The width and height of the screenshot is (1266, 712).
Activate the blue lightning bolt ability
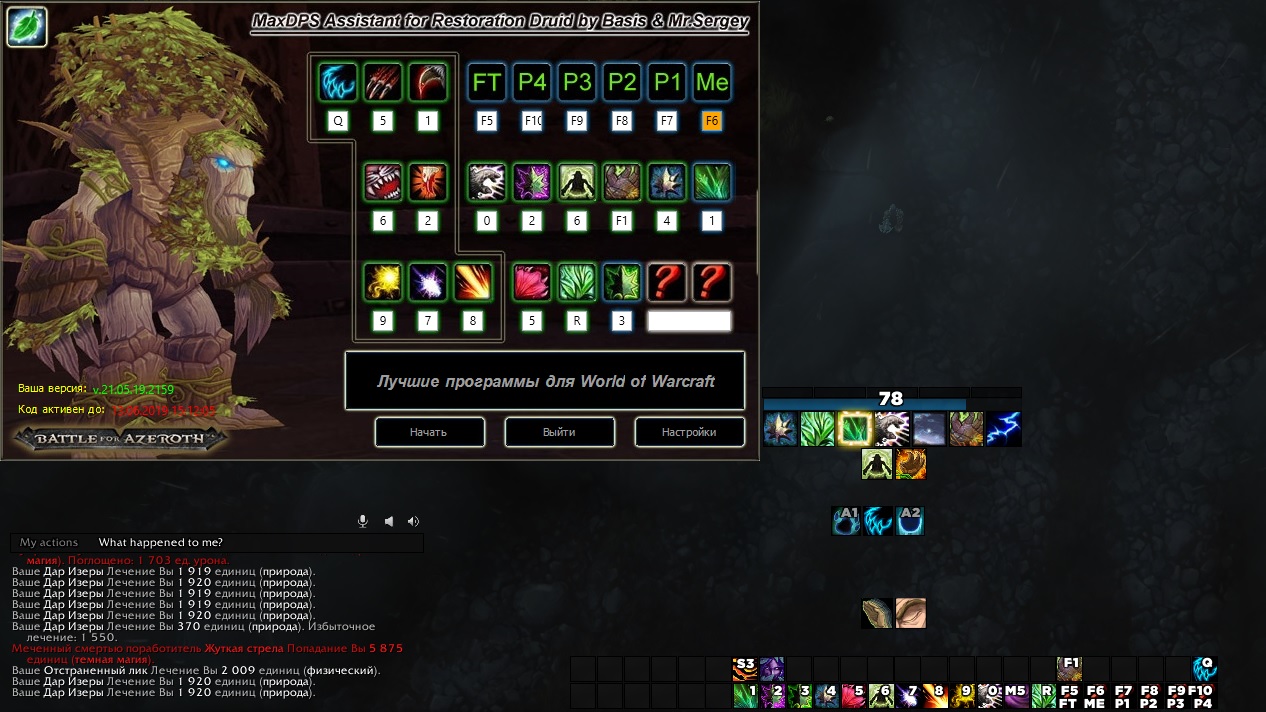[1004, 429]
